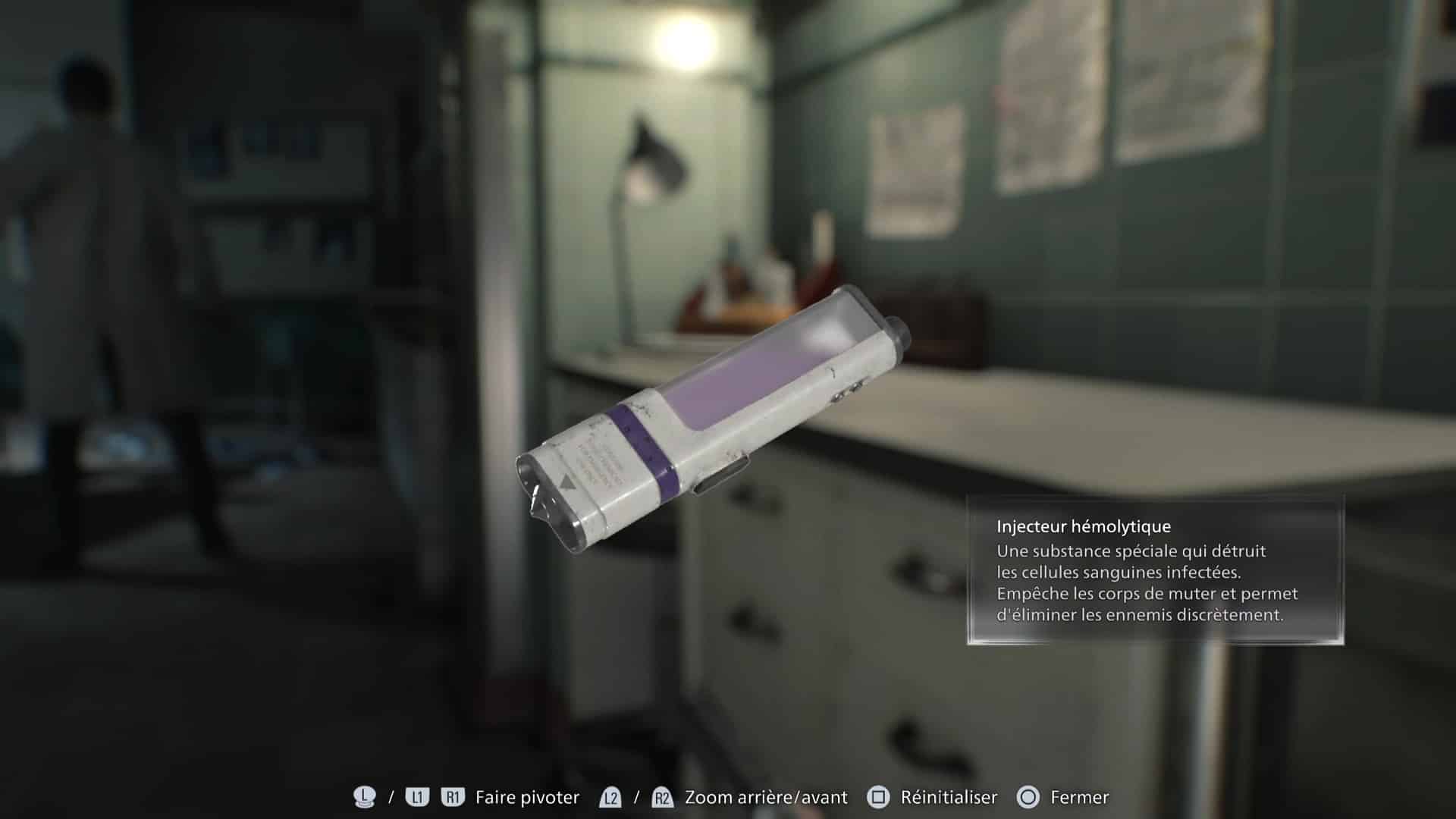Select the Injecteur hémolytique title text
The image size is (1456, 819).
pos(1086,526)
